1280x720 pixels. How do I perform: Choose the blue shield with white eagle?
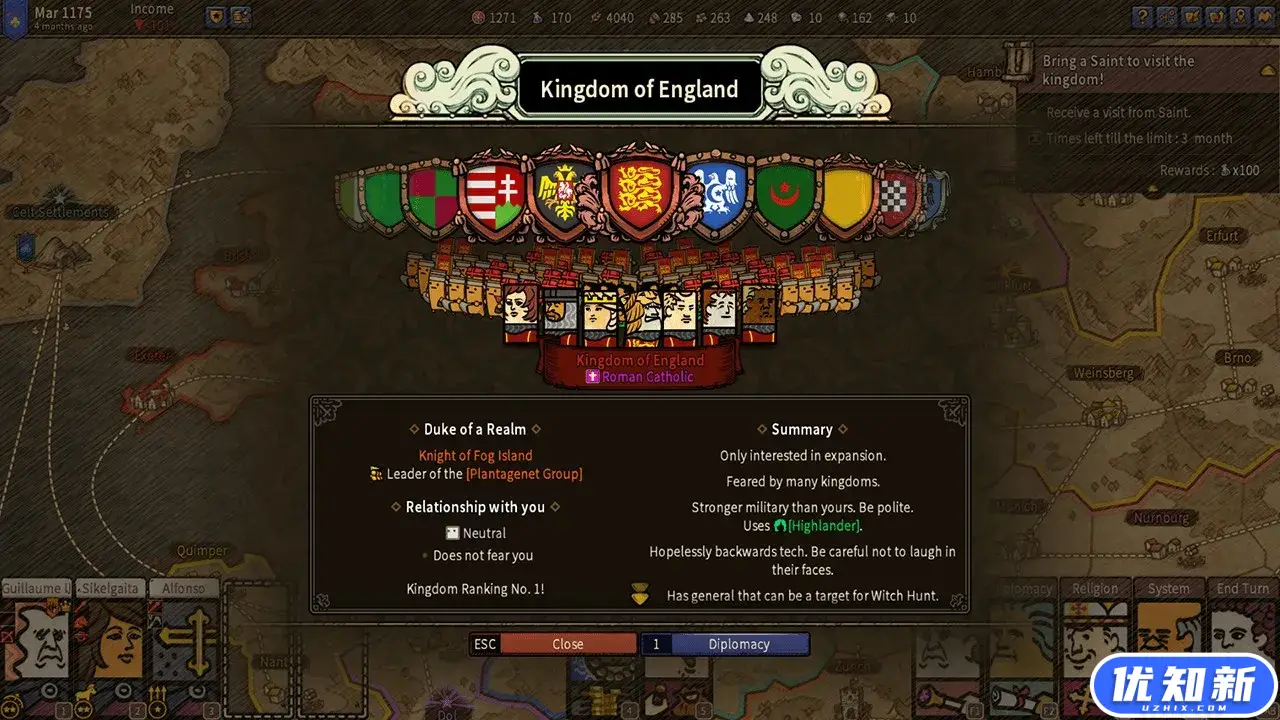click(717, 195)
